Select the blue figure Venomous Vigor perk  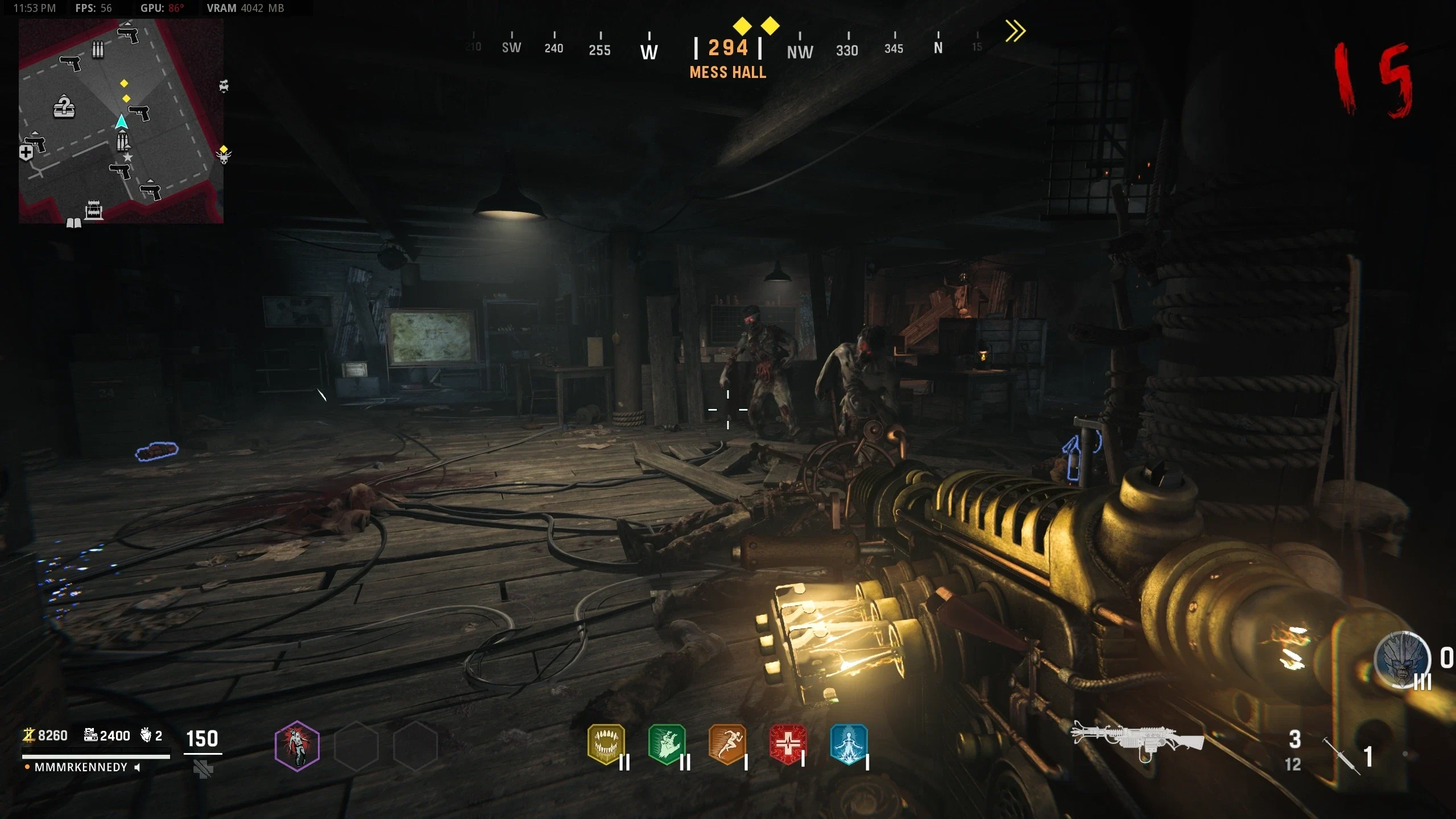tap(849, 744)
